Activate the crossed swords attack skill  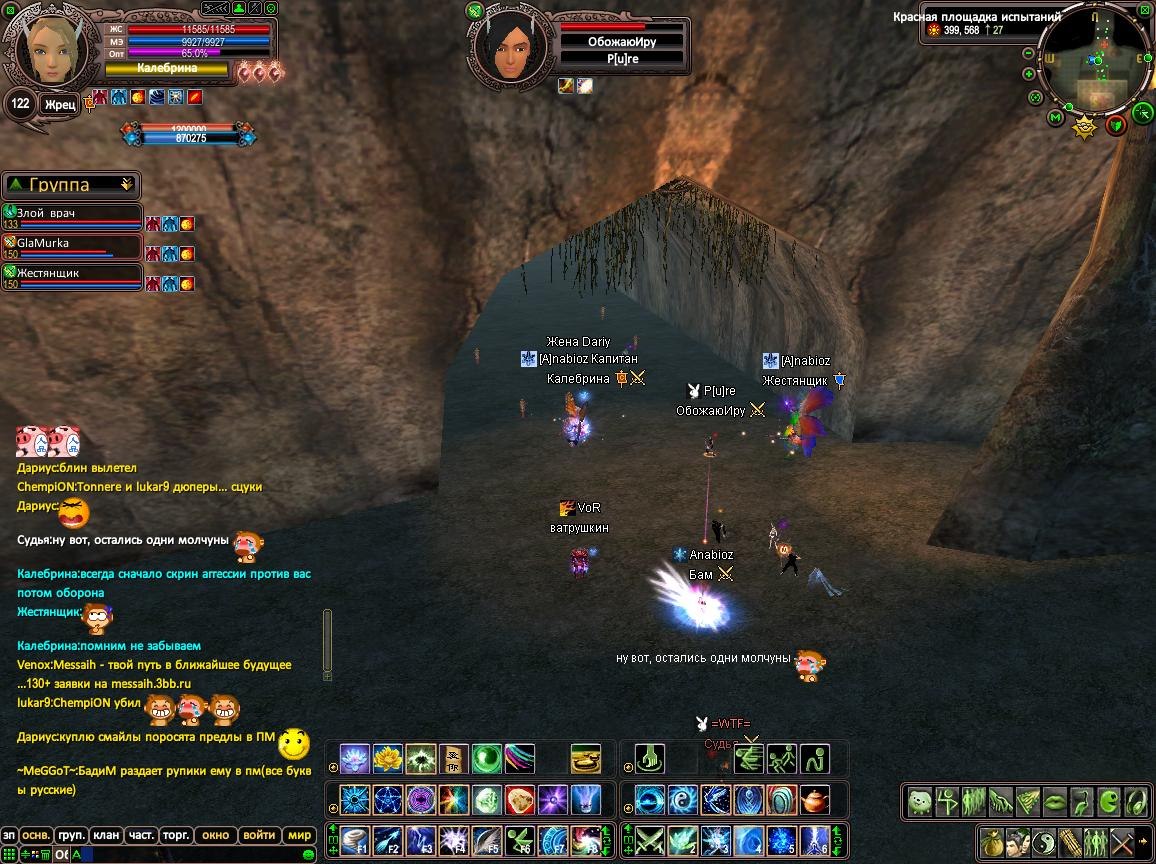tap(651, 839)
